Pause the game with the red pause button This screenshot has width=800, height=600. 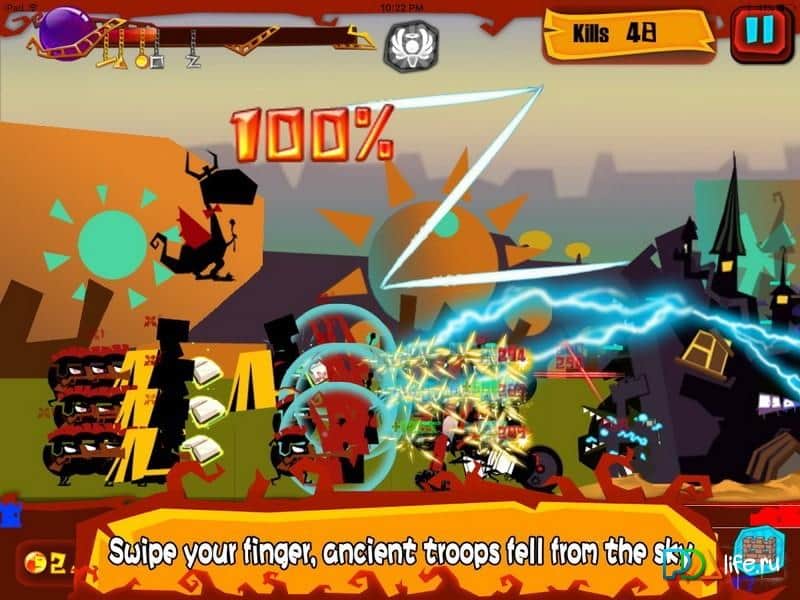760,32
